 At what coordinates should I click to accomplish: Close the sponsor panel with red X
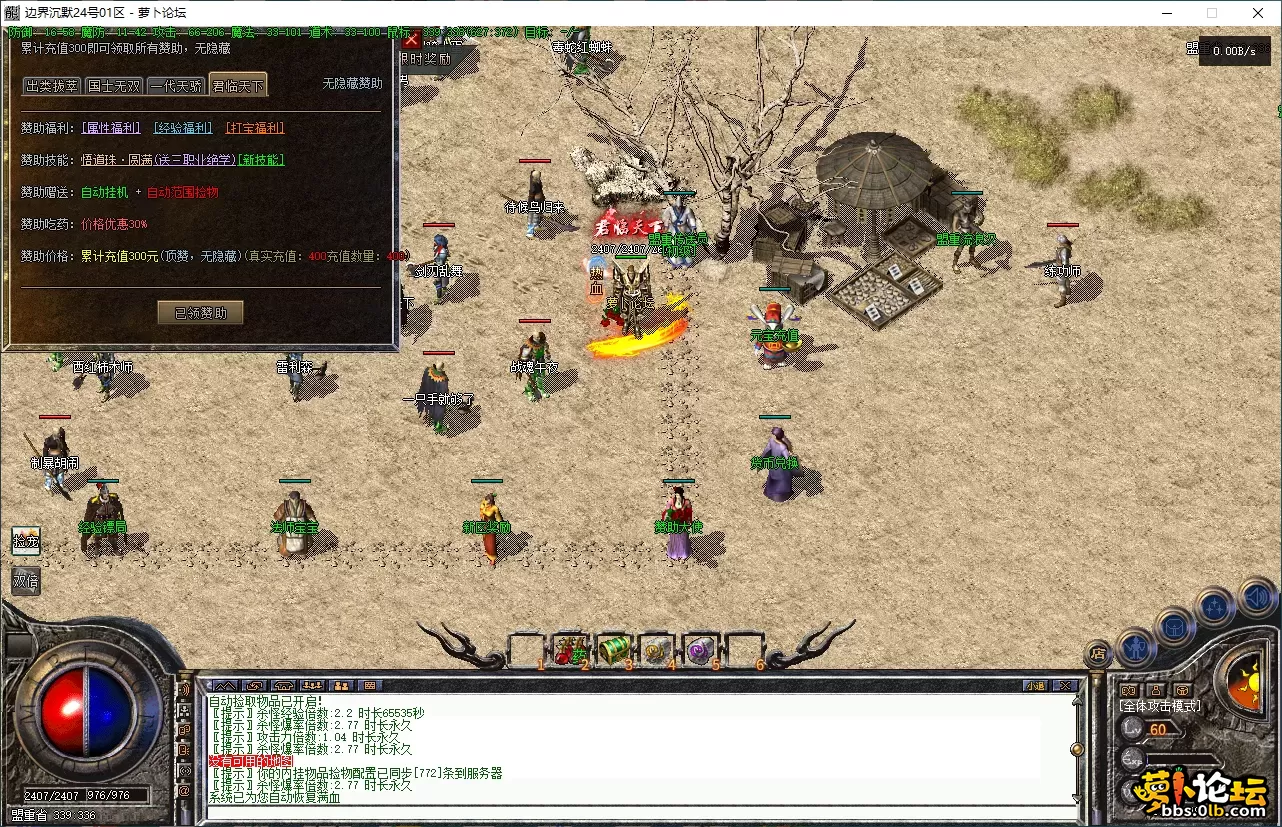point(411,39)
